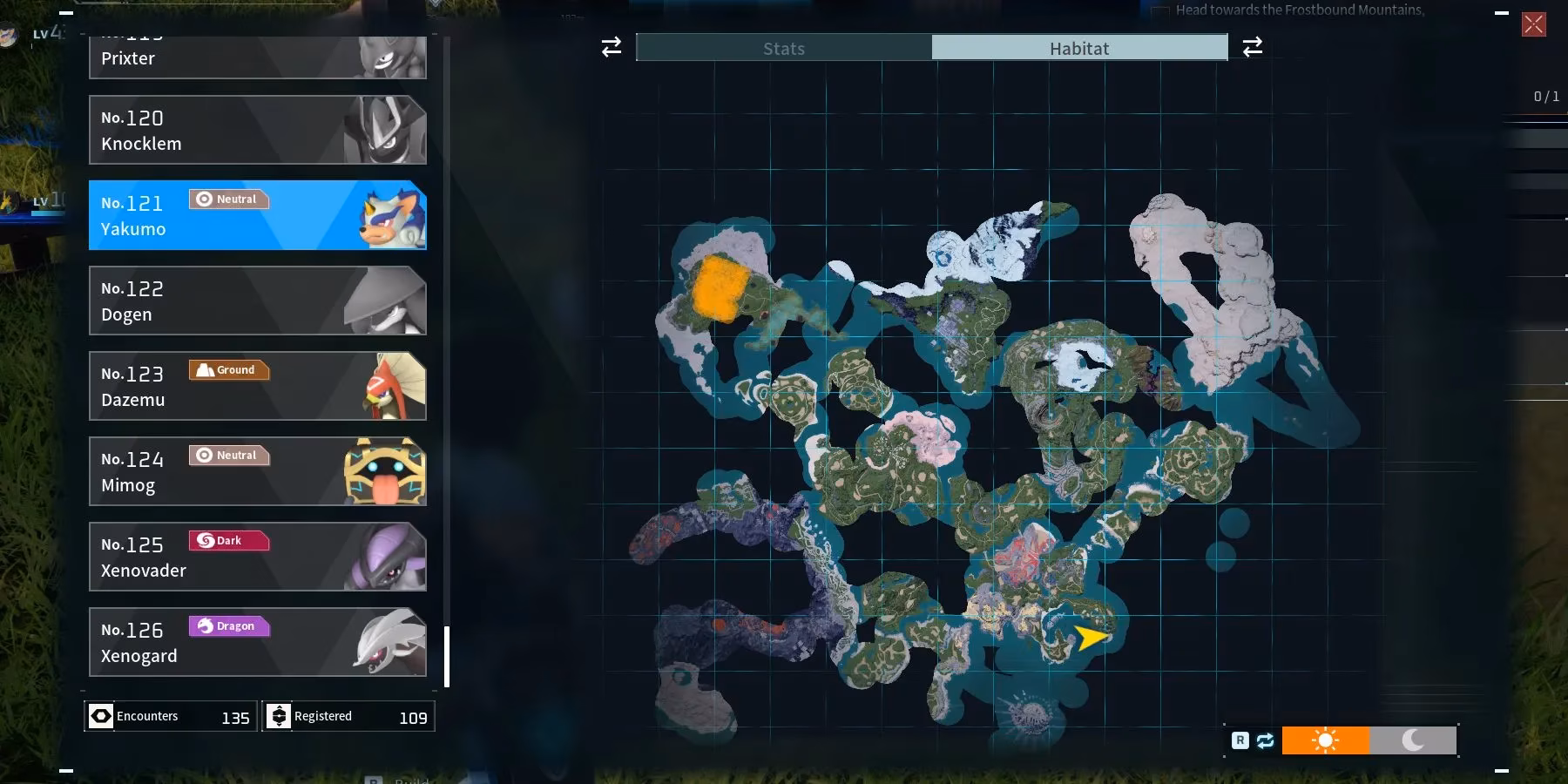Select No.123 Dazemu from the list

point(257,386)
